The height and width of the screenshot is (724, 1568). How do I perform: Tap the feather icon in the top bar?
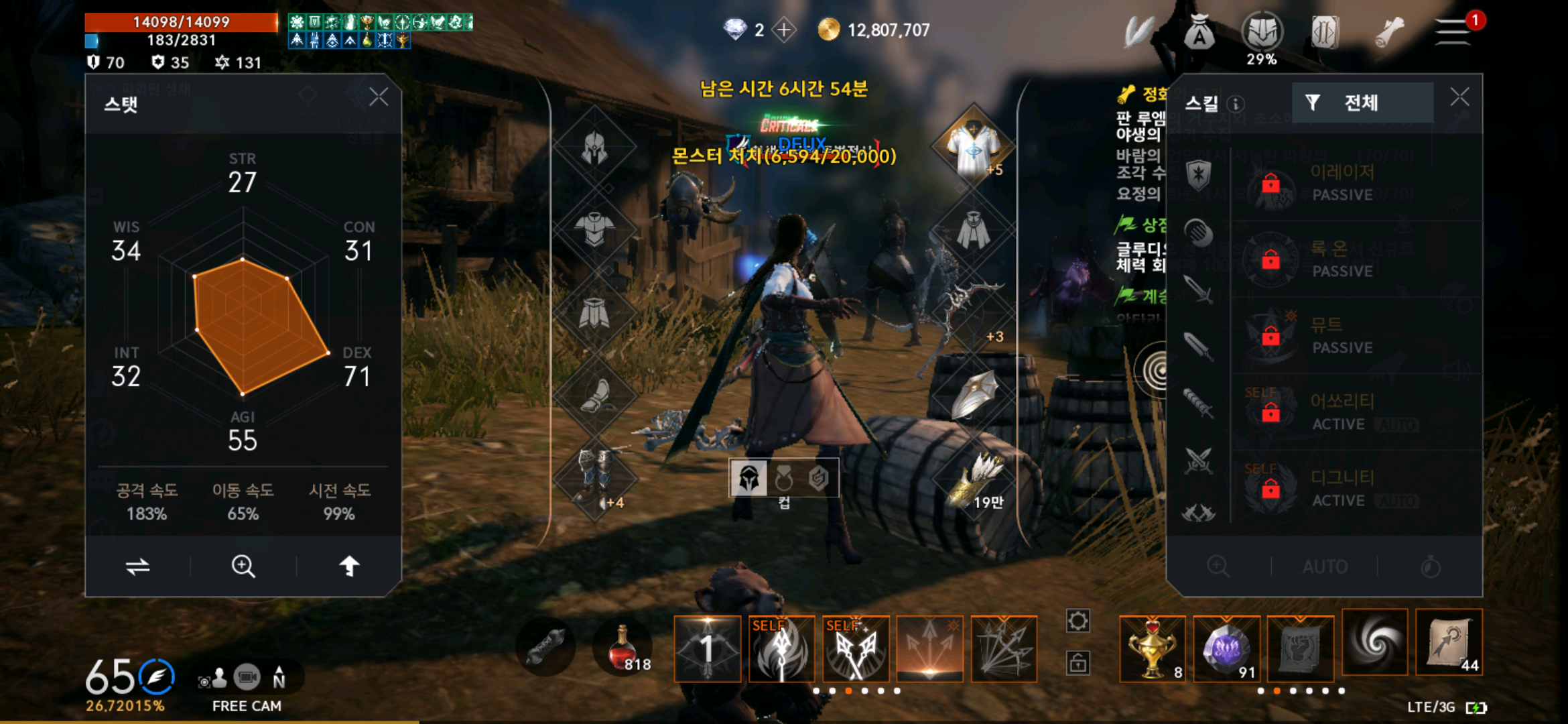(x=1138, y=30)
